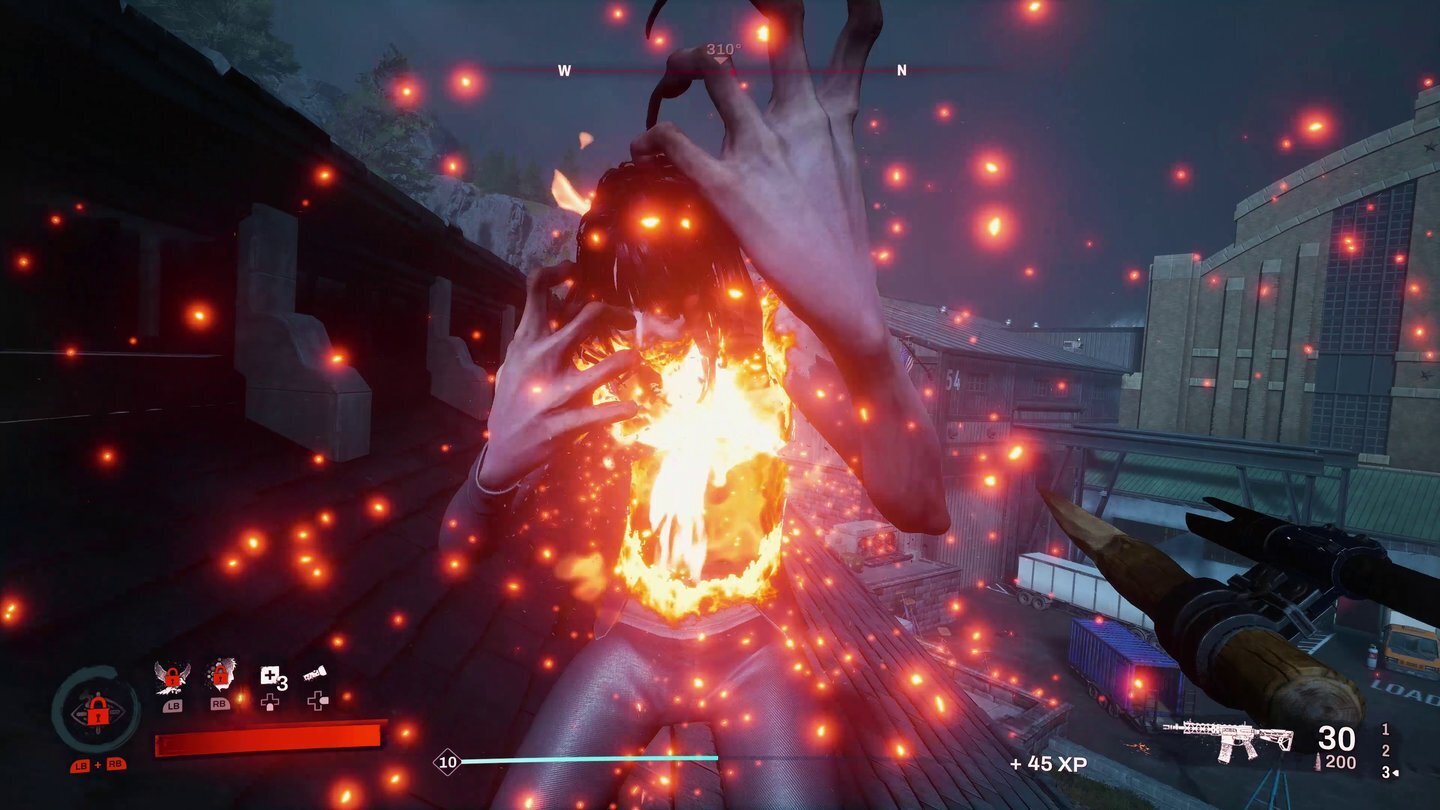Click the locked ultimate ability circle
This screenshot has width=1440, height=810.
pos(96,708)
